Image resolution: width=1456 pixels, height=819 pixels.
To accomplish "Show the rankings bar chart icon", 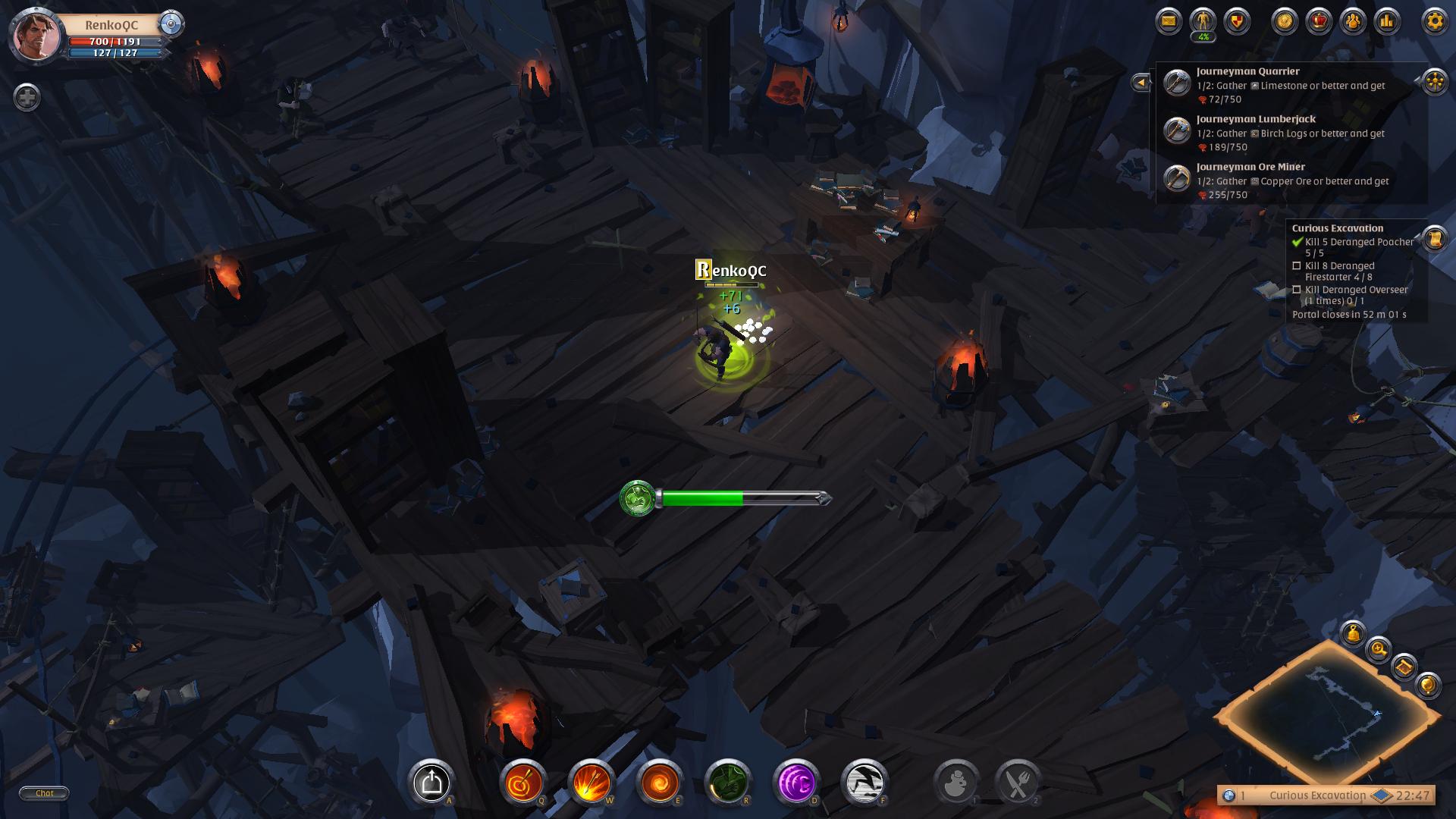I will [x=1387, y=21].
